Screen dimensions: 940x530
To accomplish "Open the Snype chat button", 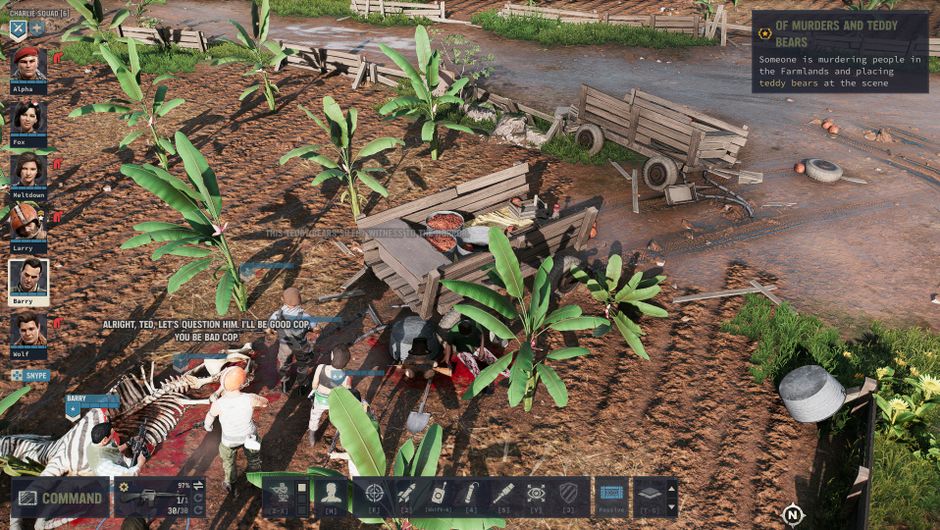I will (30, 375).
